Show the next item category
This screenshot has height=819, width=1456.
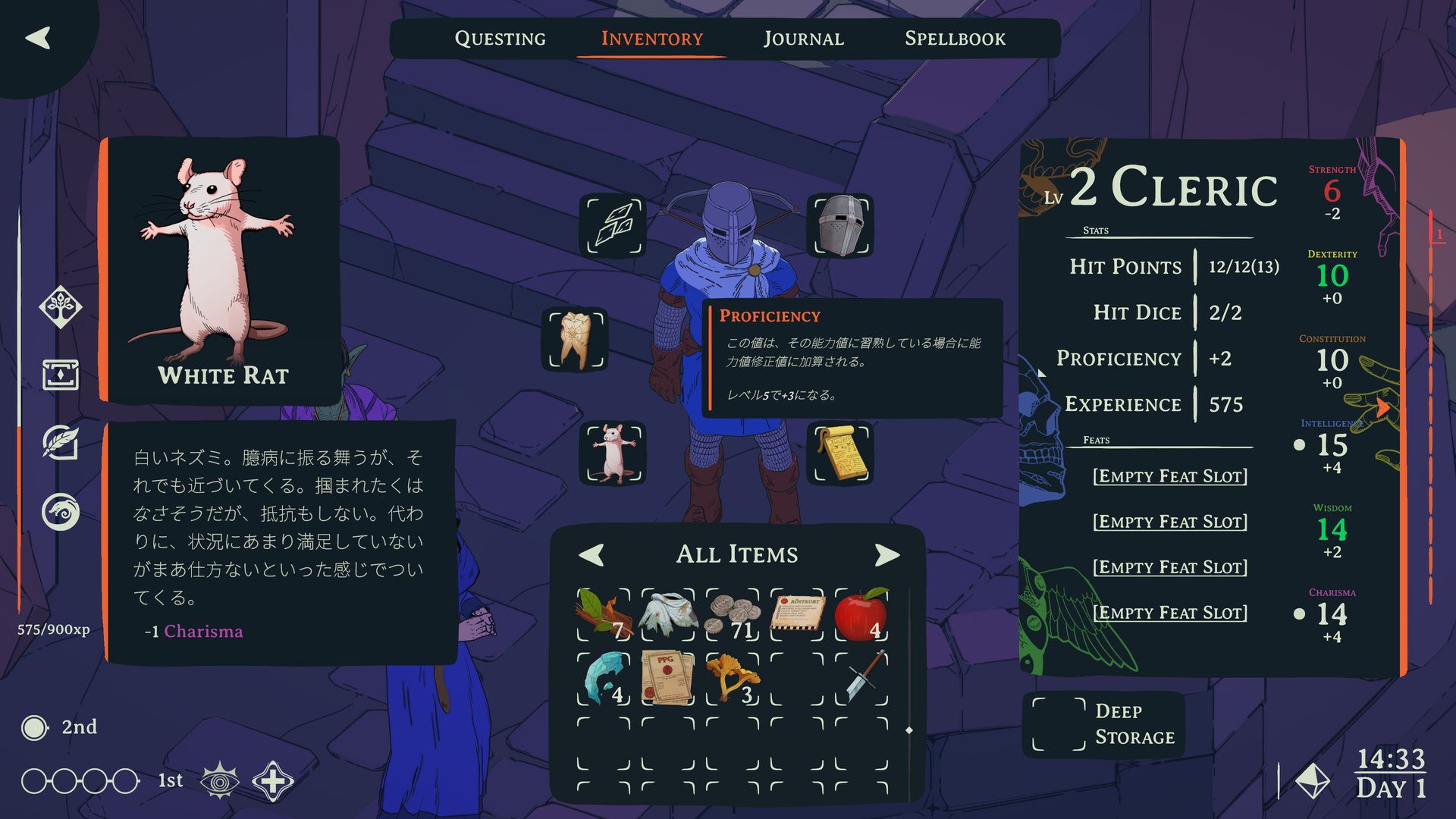[x=886, y=555]
